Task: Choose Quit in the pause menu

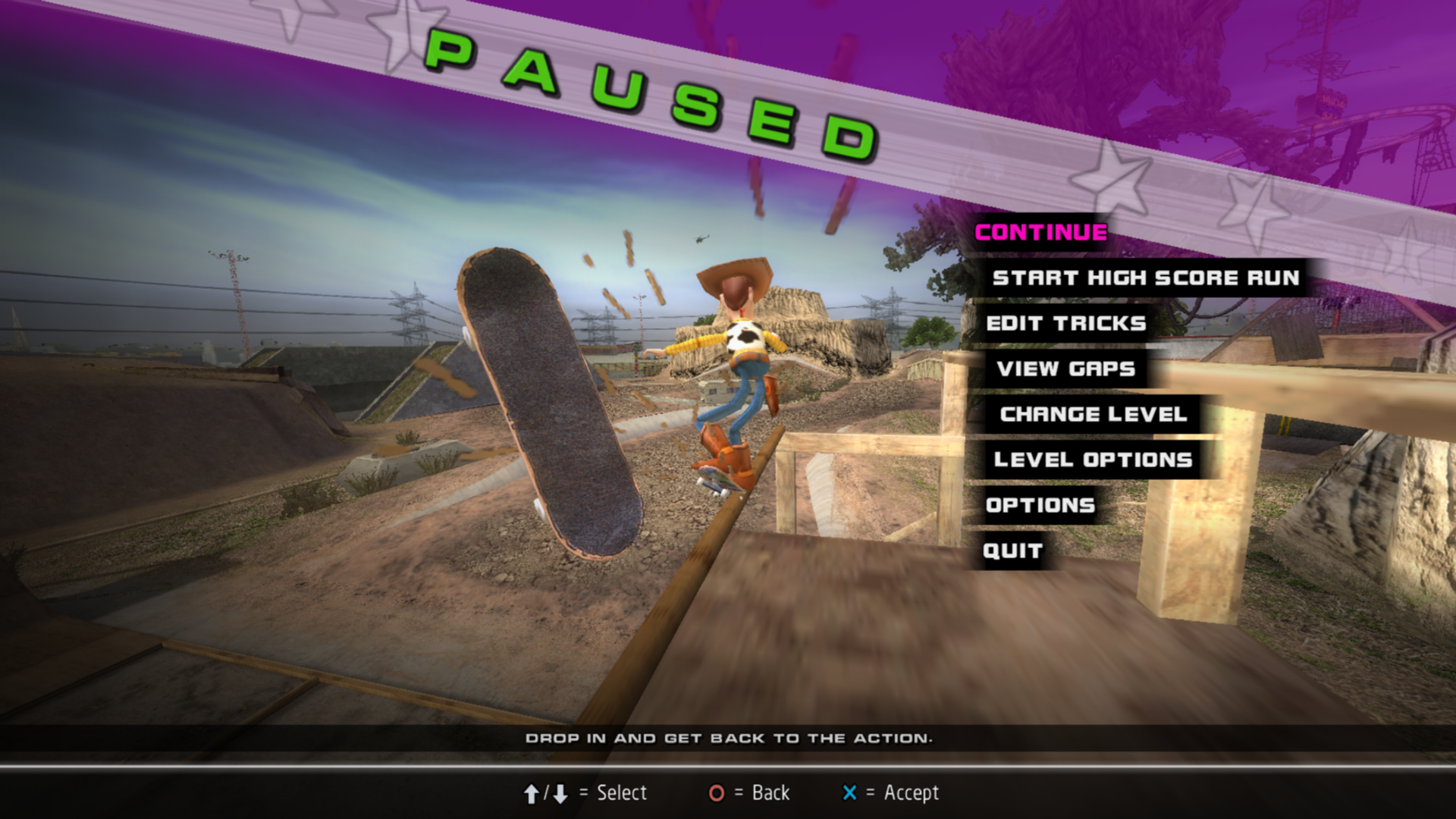Action: pyautogui.click(x=1012, y=551)
